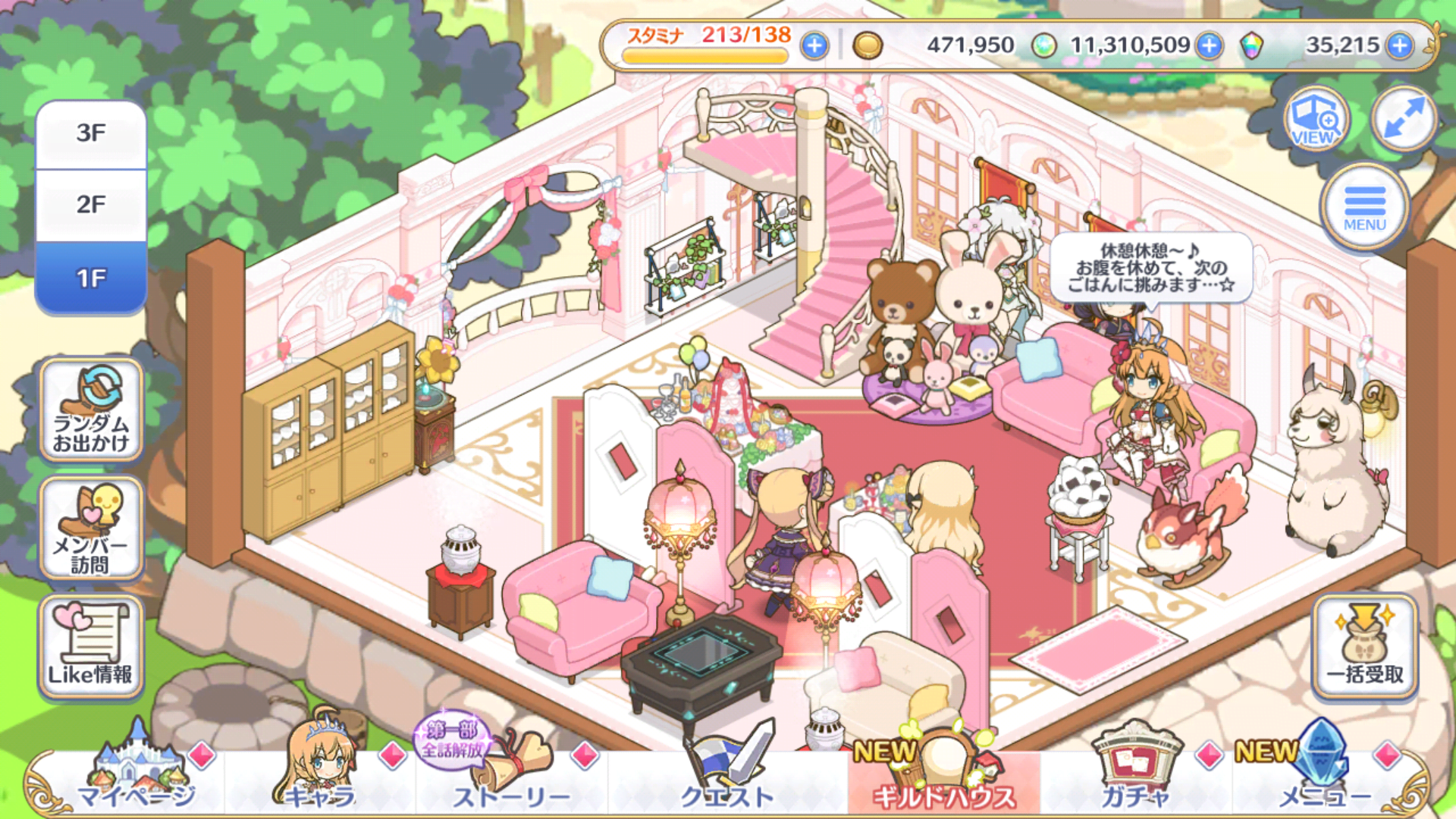Add stamina with the plus button

(814, 46)
